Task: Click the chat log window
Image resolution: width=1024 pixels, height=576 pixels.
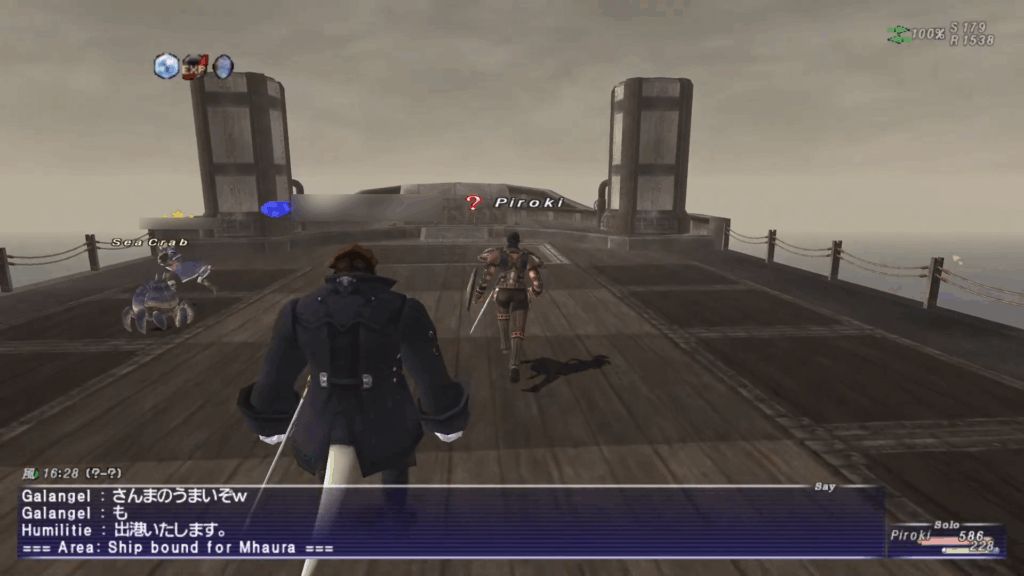Action: 450,521
